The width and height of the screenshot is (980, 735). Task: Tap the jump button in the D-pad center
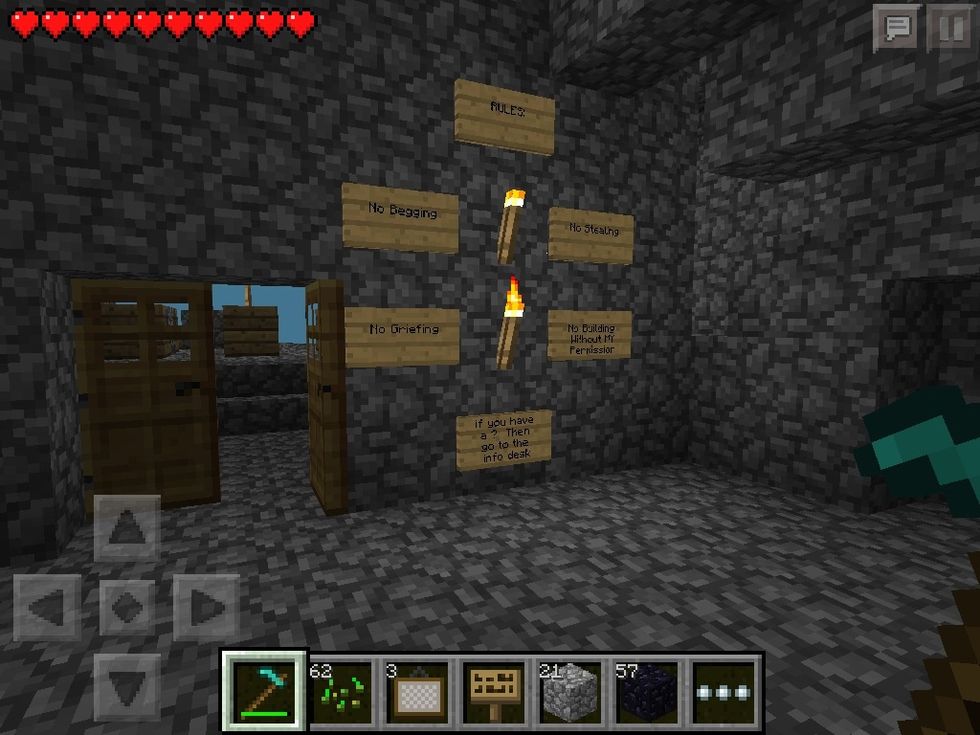click(127, 607)
